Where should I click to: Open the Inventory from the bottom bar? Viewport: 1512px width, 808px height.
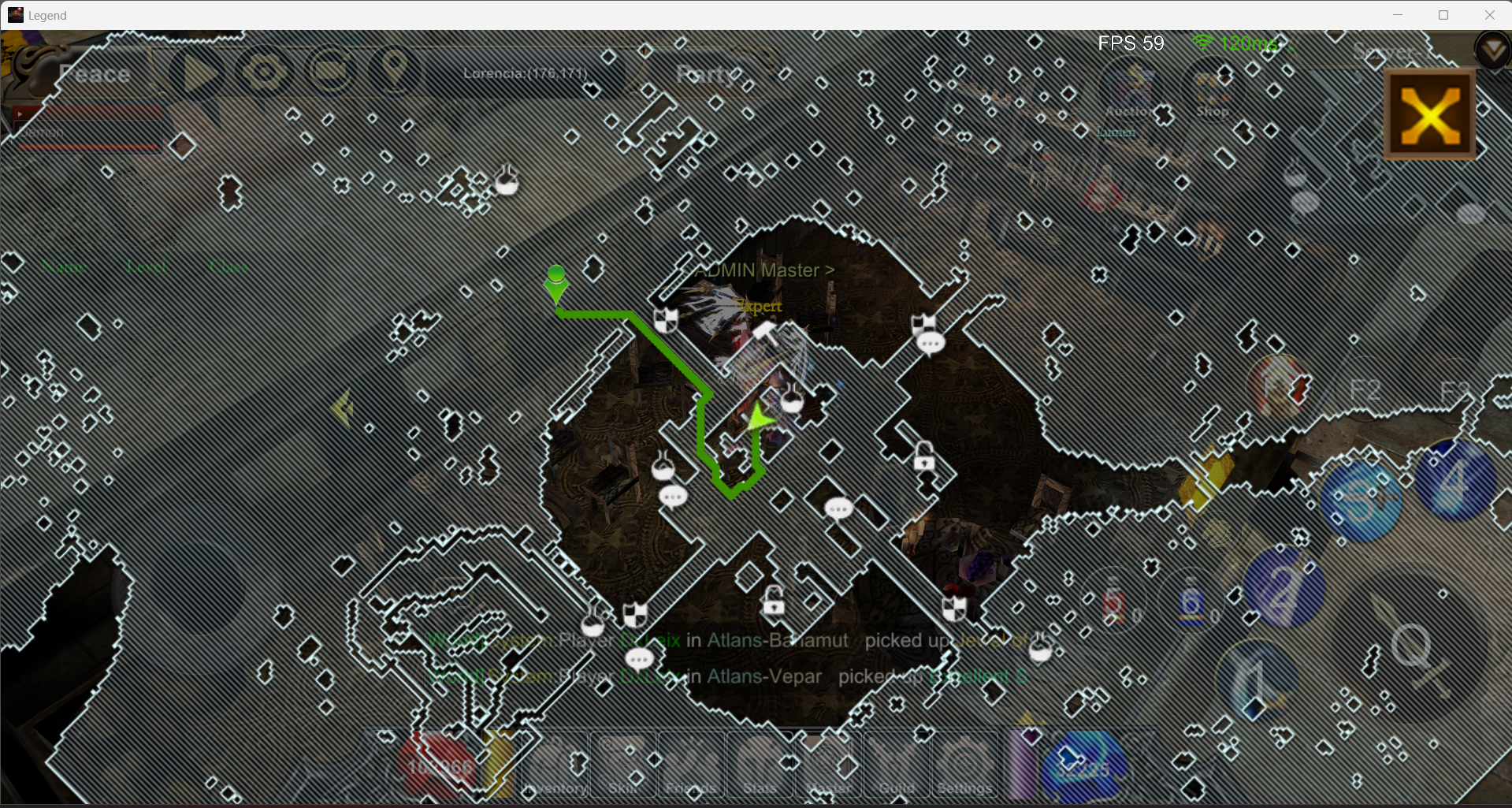point(555,765)
